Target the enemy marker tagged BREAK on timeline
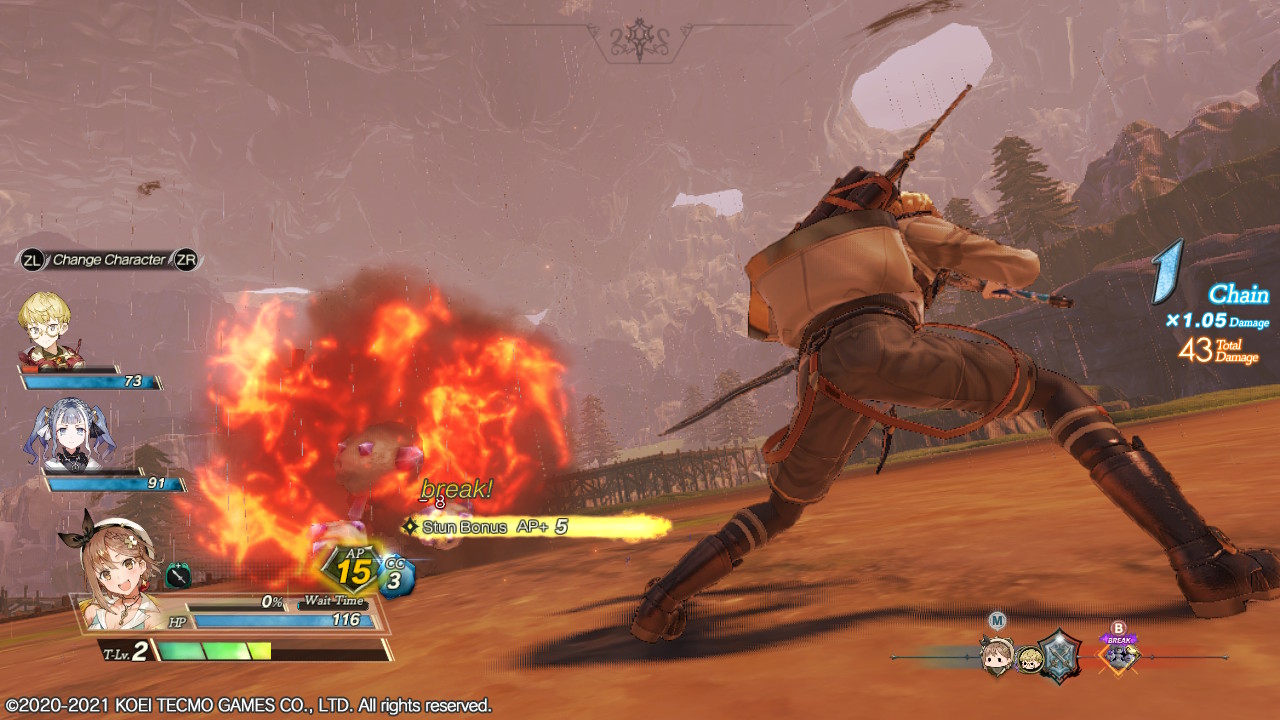Image resolution: width=1280 pixels, height=720 pixels. click(1119, 656)
